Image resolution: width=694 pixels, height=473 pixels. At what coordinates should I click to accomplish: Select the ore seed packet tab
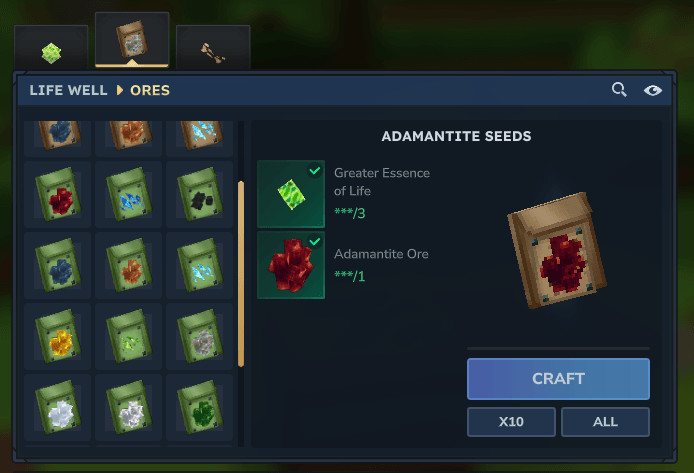132,39
